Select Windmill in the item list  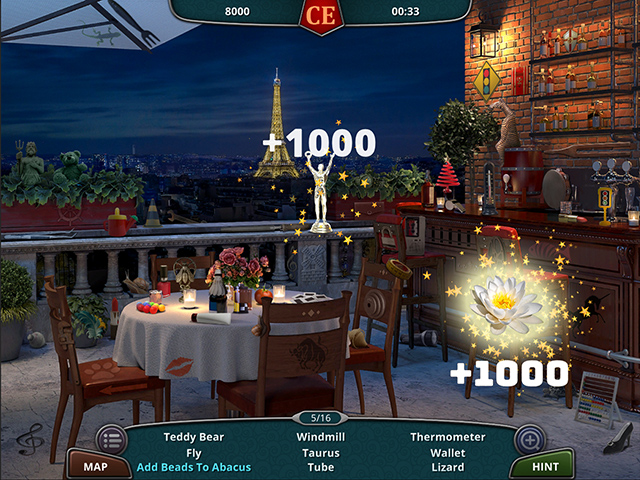(x=321, y=437)
